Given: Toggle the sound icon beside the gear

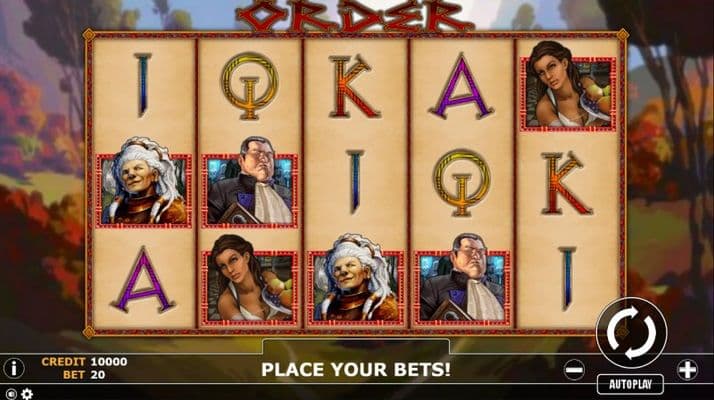Looking at the screenshot, I should [x=10, y=394].
